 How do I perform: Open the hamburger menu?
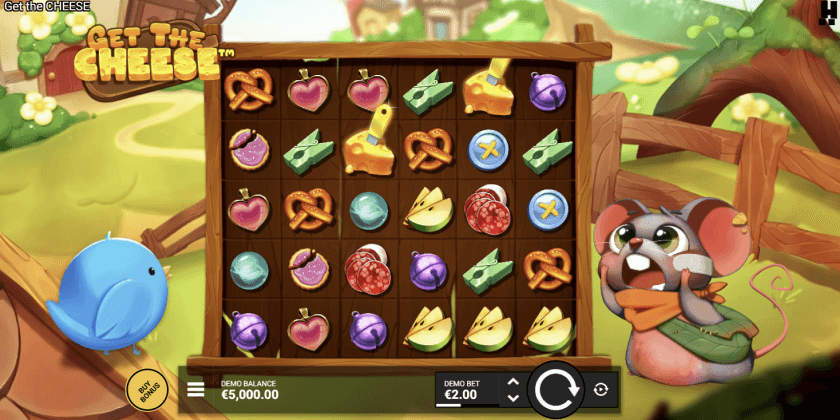tap(196, 390)
